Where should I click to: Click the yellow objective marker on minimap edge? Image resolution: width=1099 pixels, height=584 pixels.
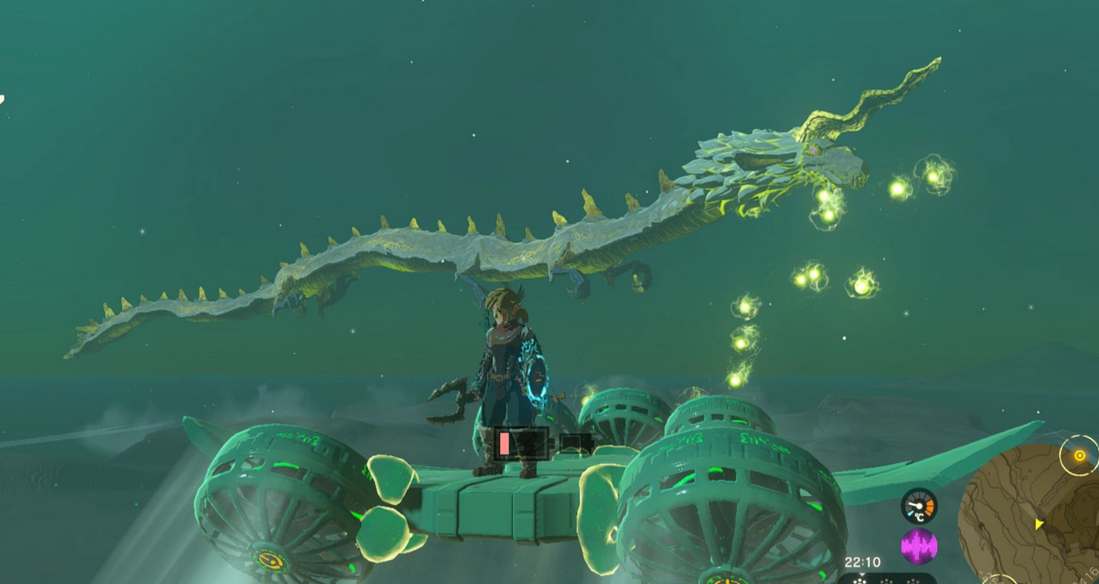(x=1079, y=456)
